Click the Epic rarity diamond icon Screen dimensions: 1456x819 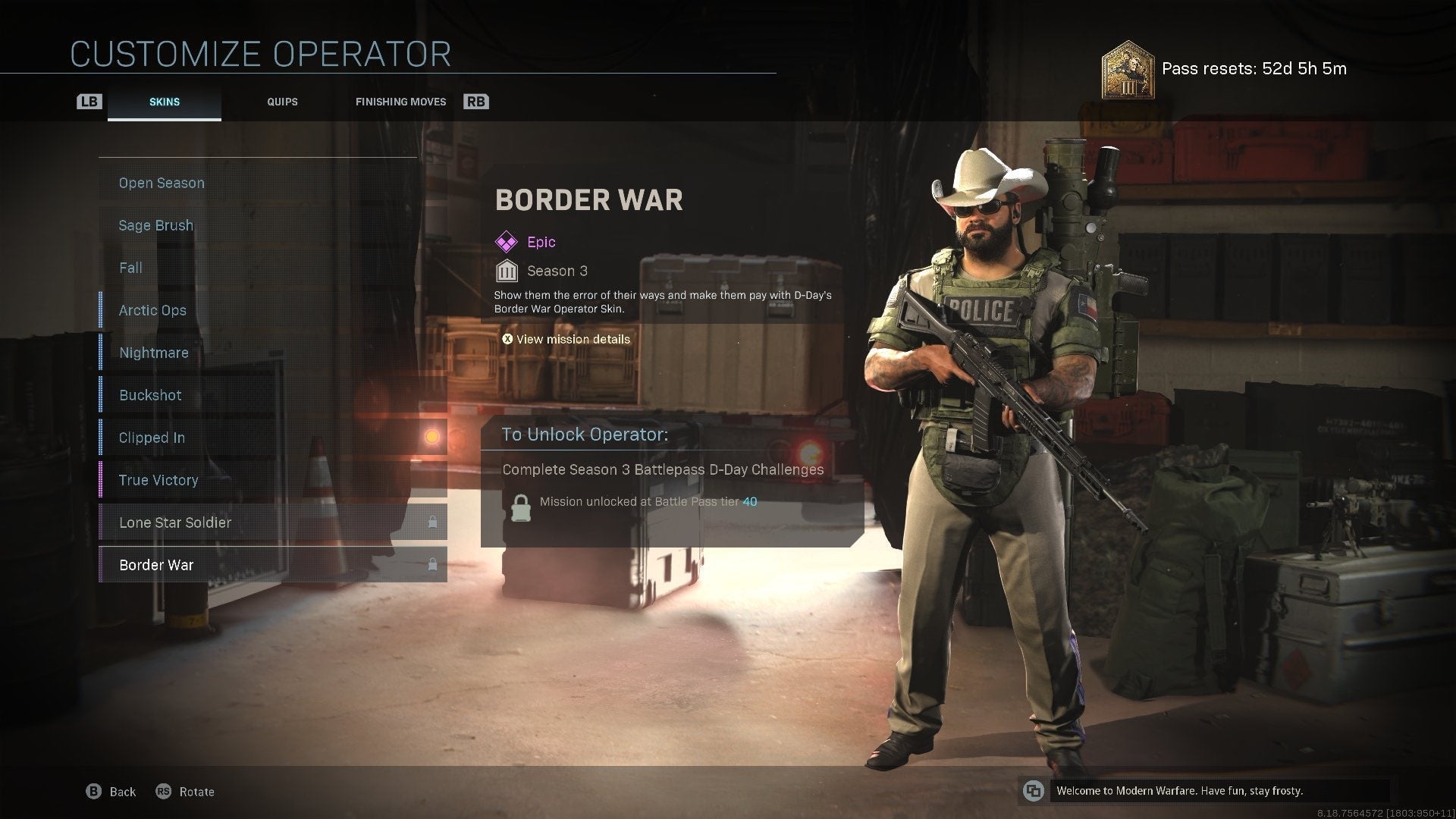(505, 242)
